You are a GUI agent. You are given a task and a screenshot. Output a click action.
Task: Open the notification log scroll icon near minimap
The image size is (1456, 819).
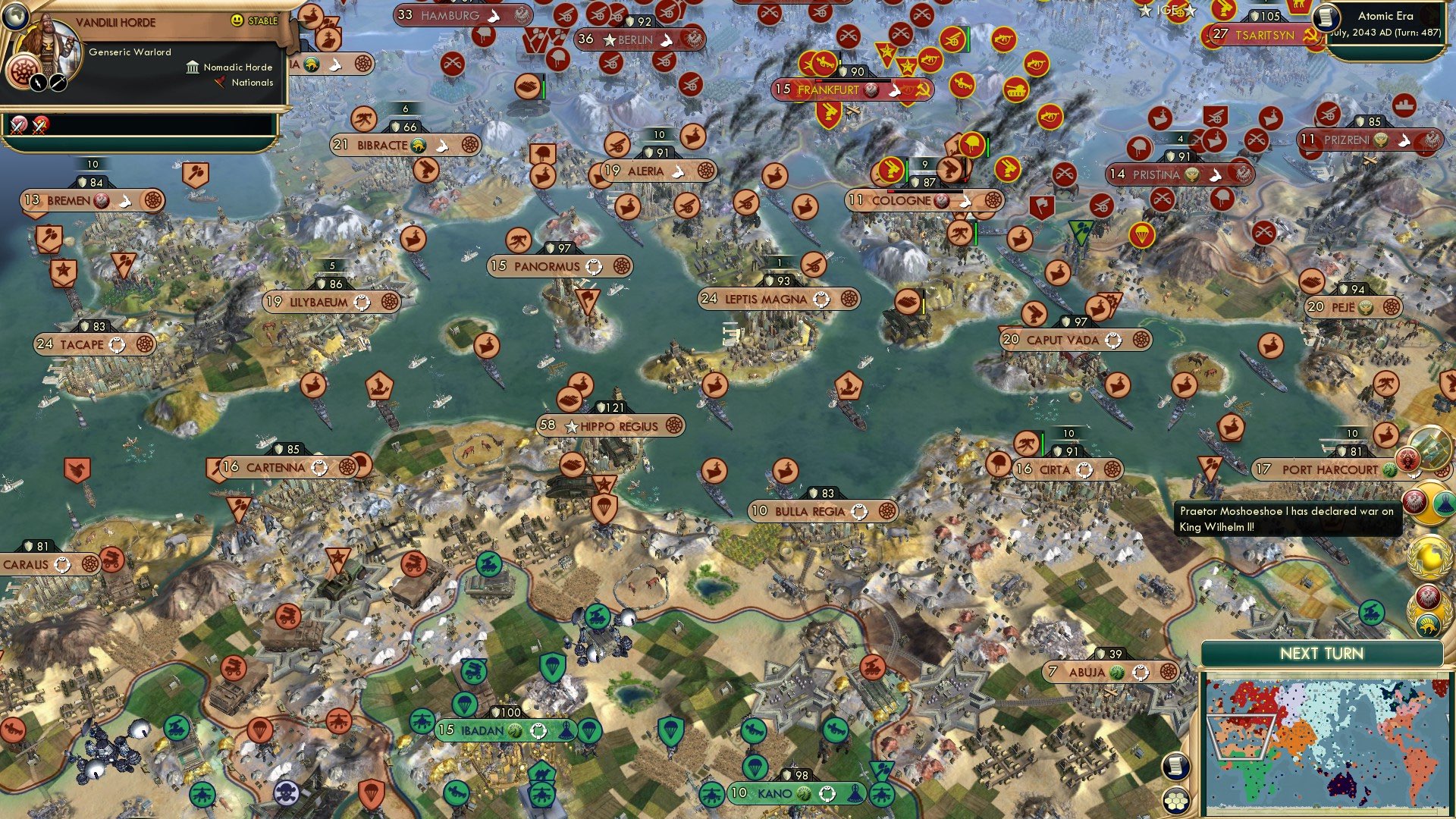coord(1175,766)
